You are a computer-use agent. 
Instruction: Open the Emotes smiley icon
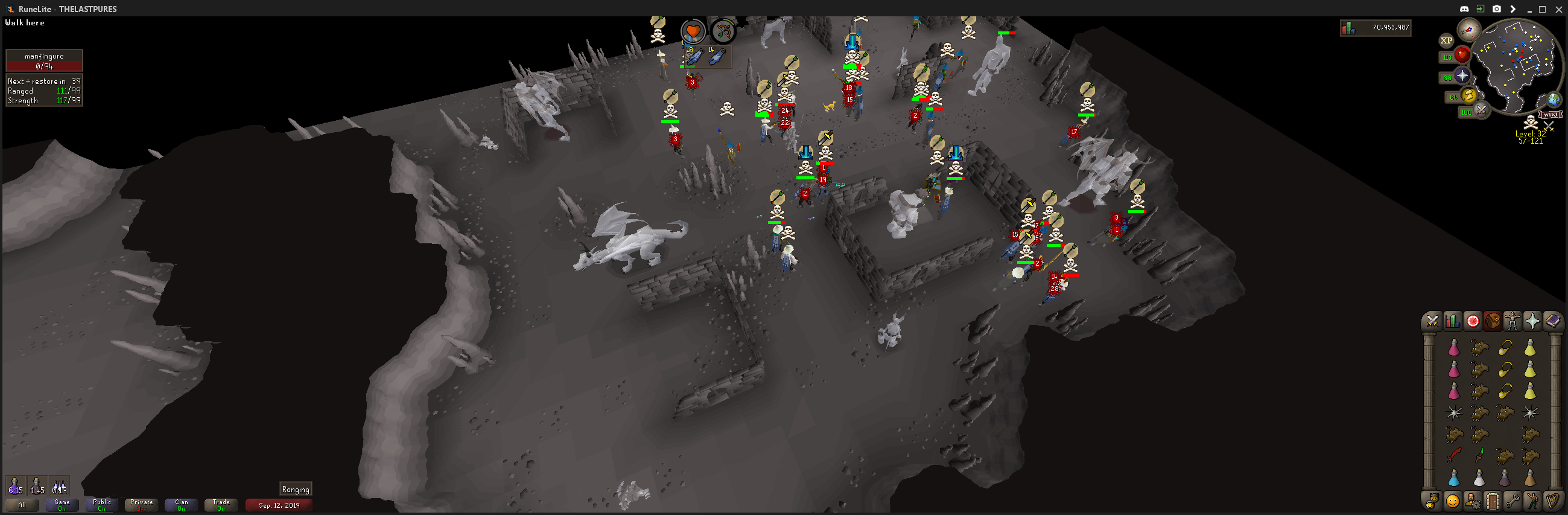pyautogui.click(x=1452, y=501)
